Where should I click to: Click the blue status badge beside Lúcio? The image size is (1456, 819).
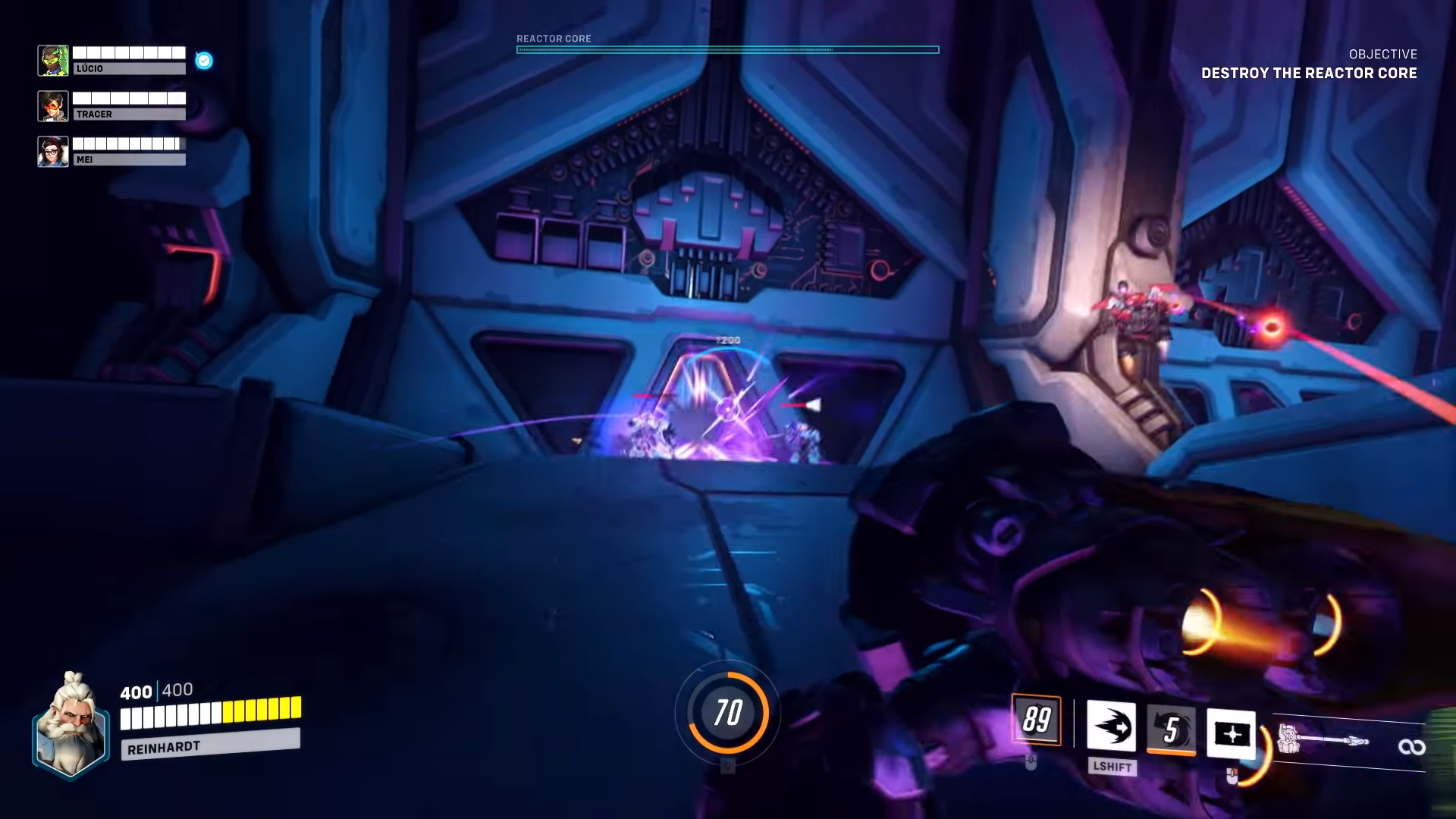click(204, 61)
